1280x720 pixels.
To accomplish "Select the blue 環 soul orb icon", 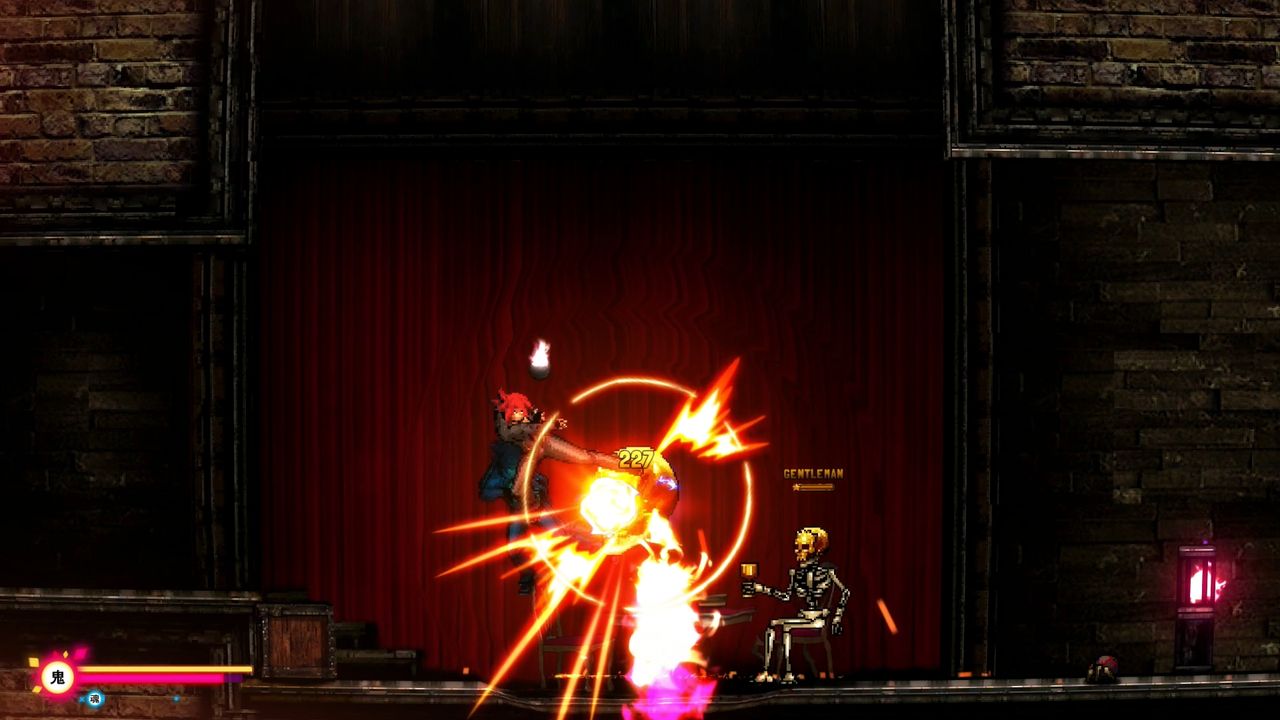I will [95, 697].
